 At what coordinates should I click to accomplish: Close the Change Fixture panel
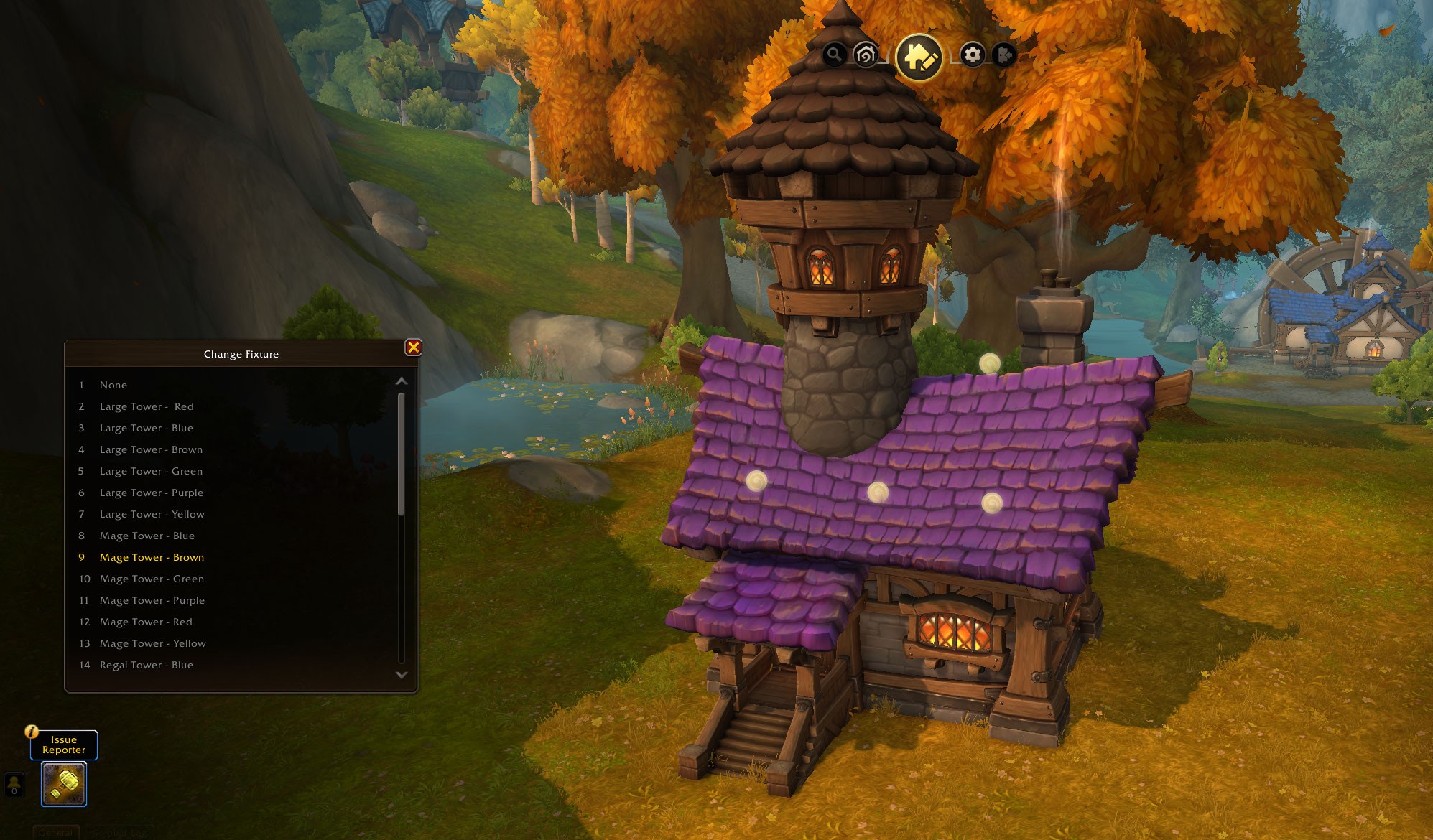[x=413, y=347]
